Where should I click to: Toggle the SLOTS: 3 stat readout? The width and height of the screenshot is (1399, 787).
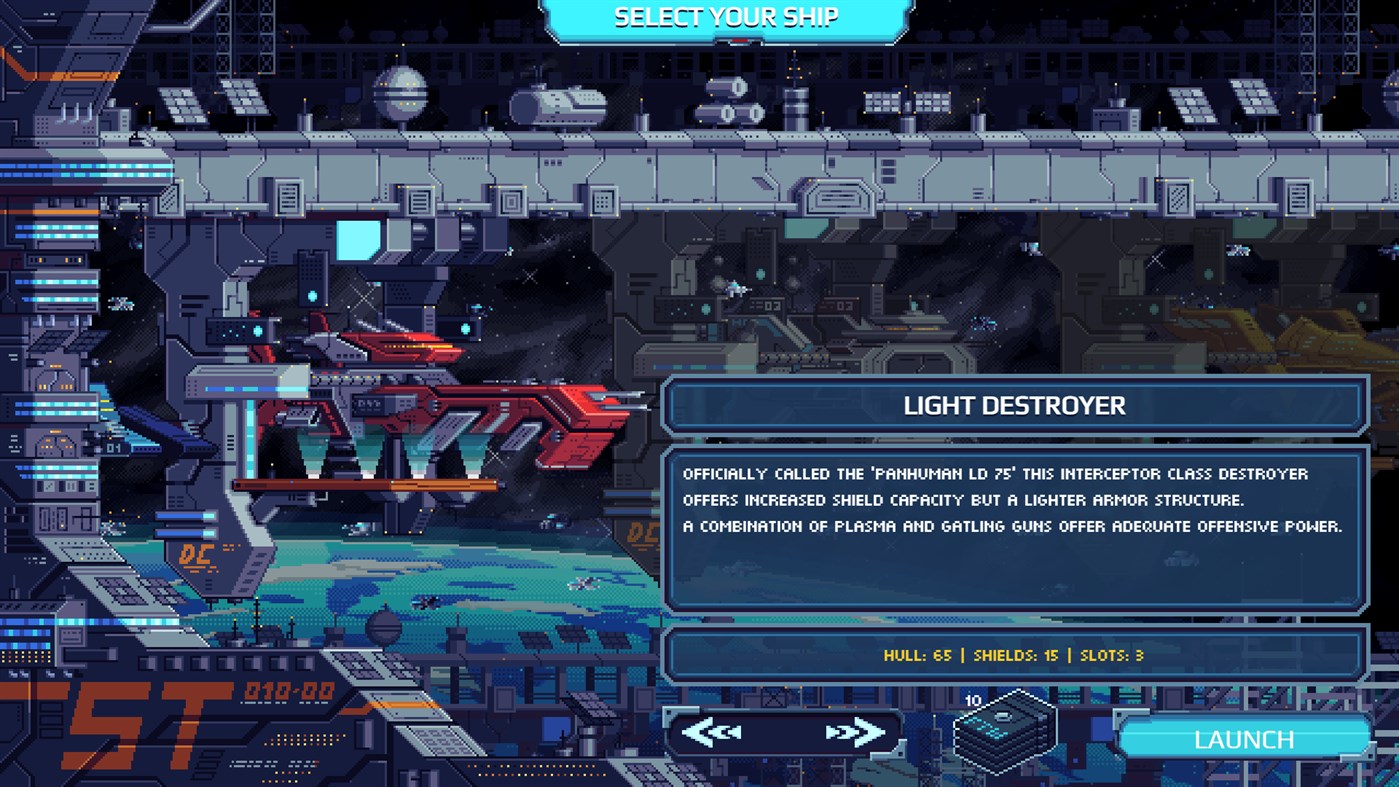coord(1111,654)
